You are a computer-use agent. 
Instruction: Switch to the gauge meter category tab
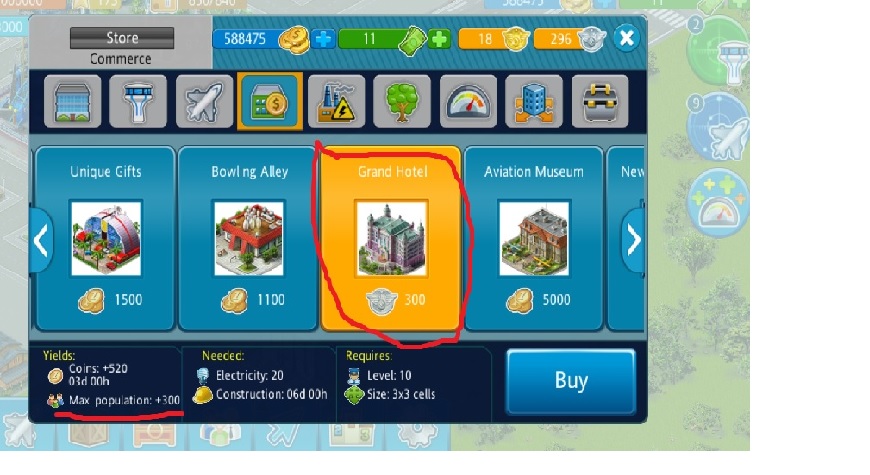(x=468, y=101)
